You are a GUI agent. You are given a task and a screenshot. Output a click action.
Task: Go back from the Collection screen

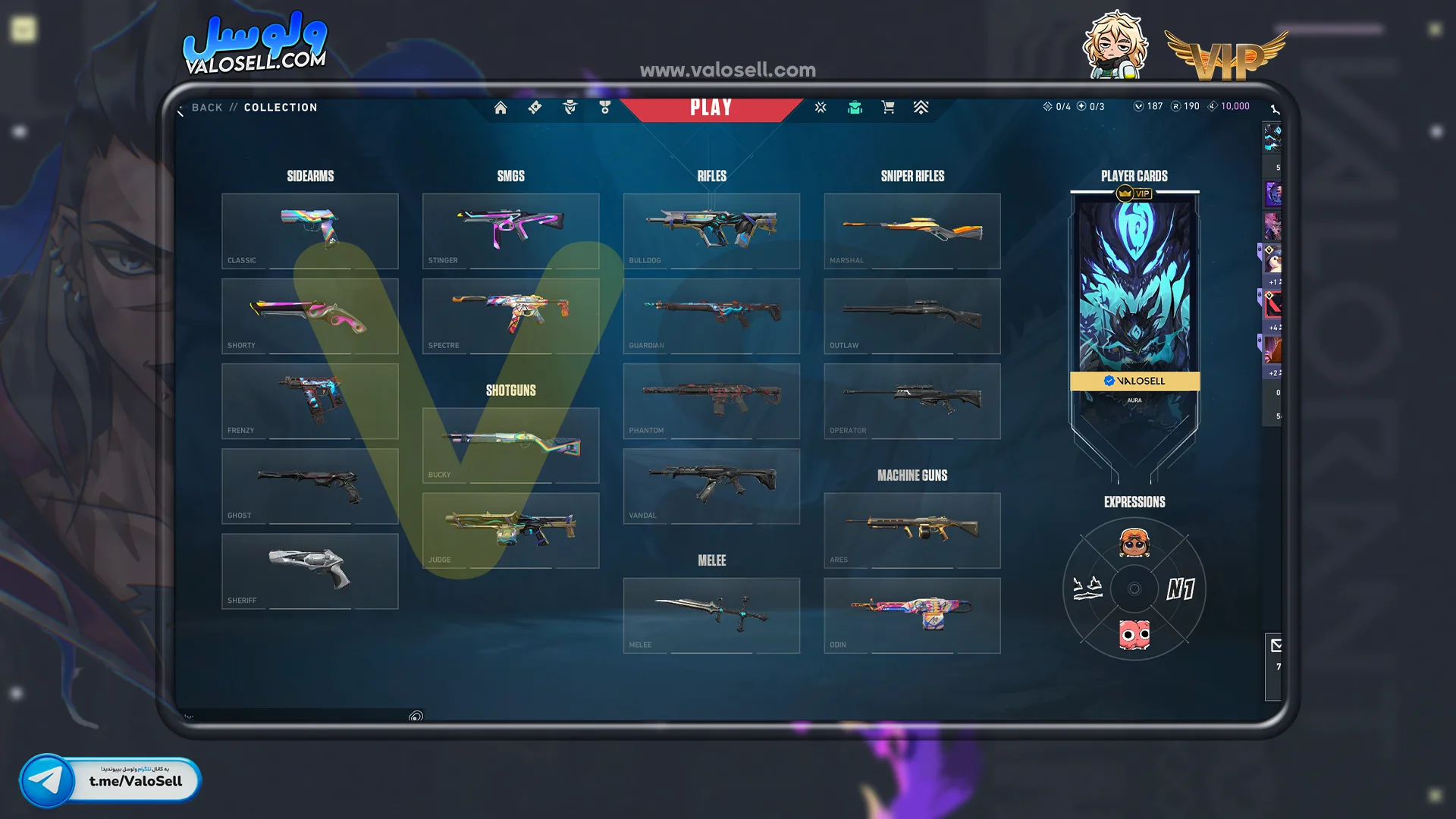pos(205,108)
